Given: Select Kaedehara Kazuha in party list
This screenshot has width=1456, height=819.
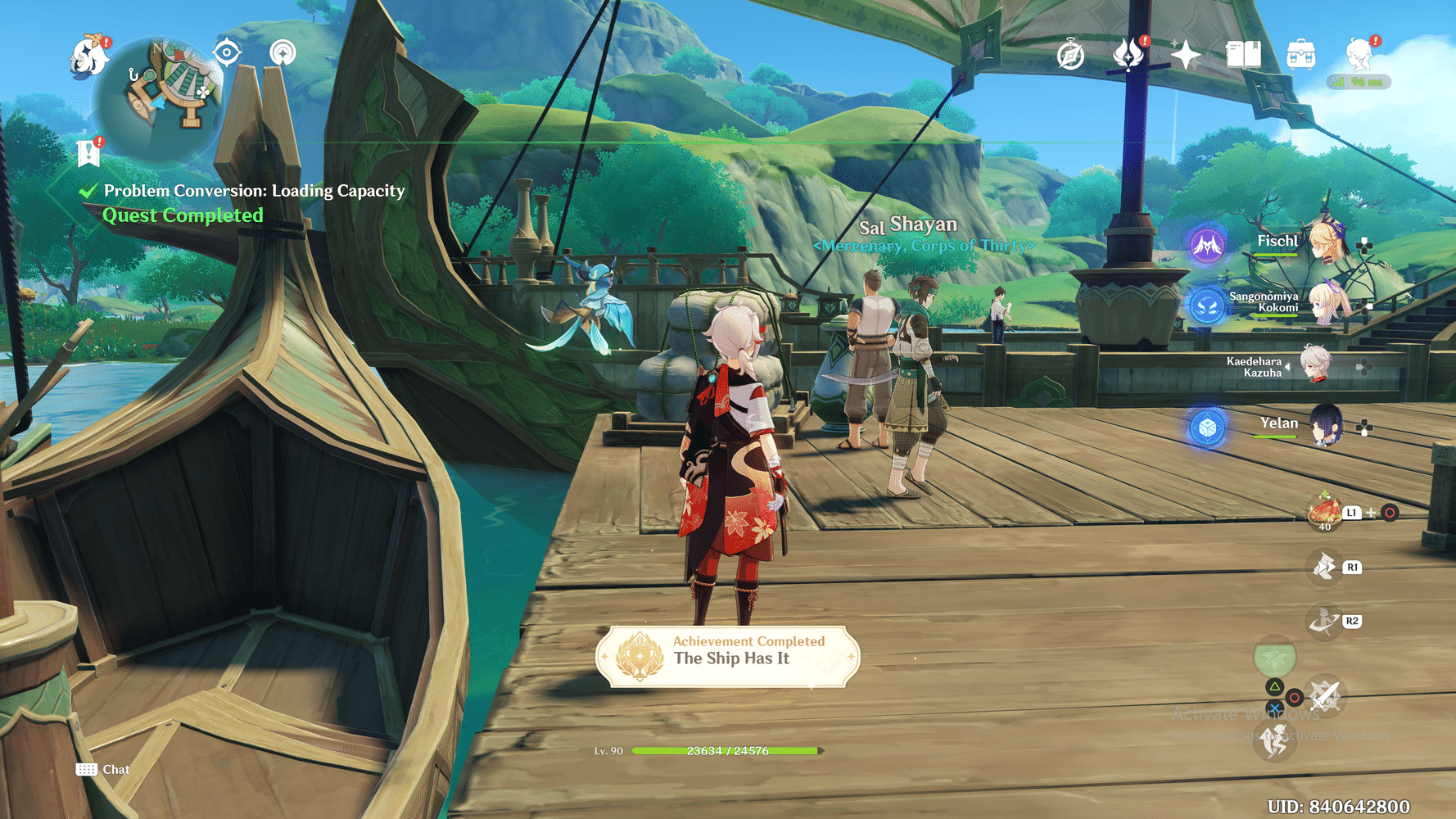Looking at the screenshot, I should tap(1316, 365).
